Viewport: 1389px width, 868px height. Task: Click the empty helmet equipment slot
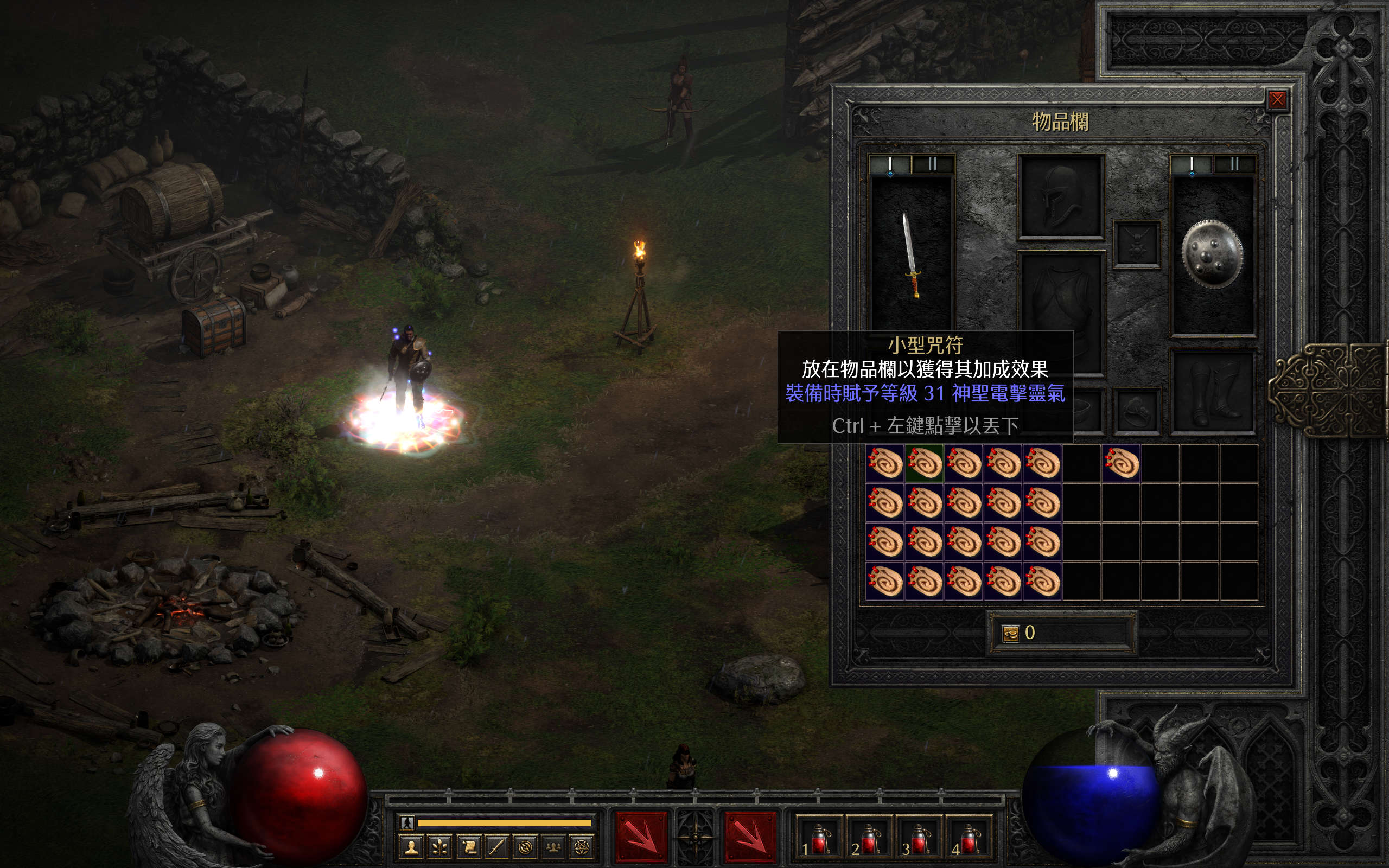[1061, 196]
